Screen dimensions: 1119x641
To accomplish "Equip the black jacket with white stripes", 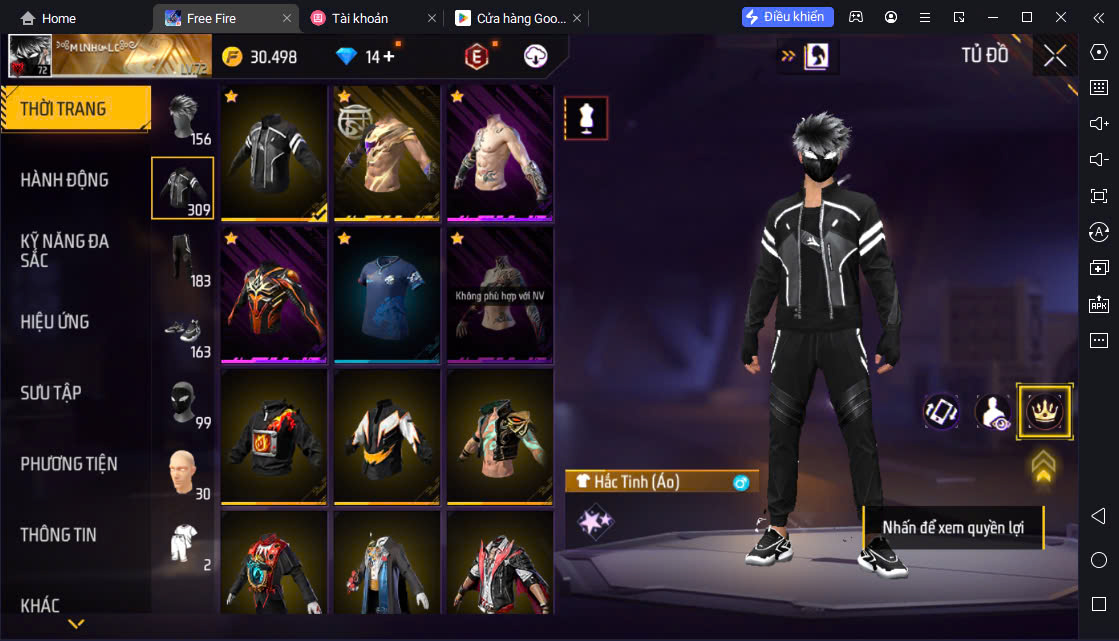I will coord(274,152).
